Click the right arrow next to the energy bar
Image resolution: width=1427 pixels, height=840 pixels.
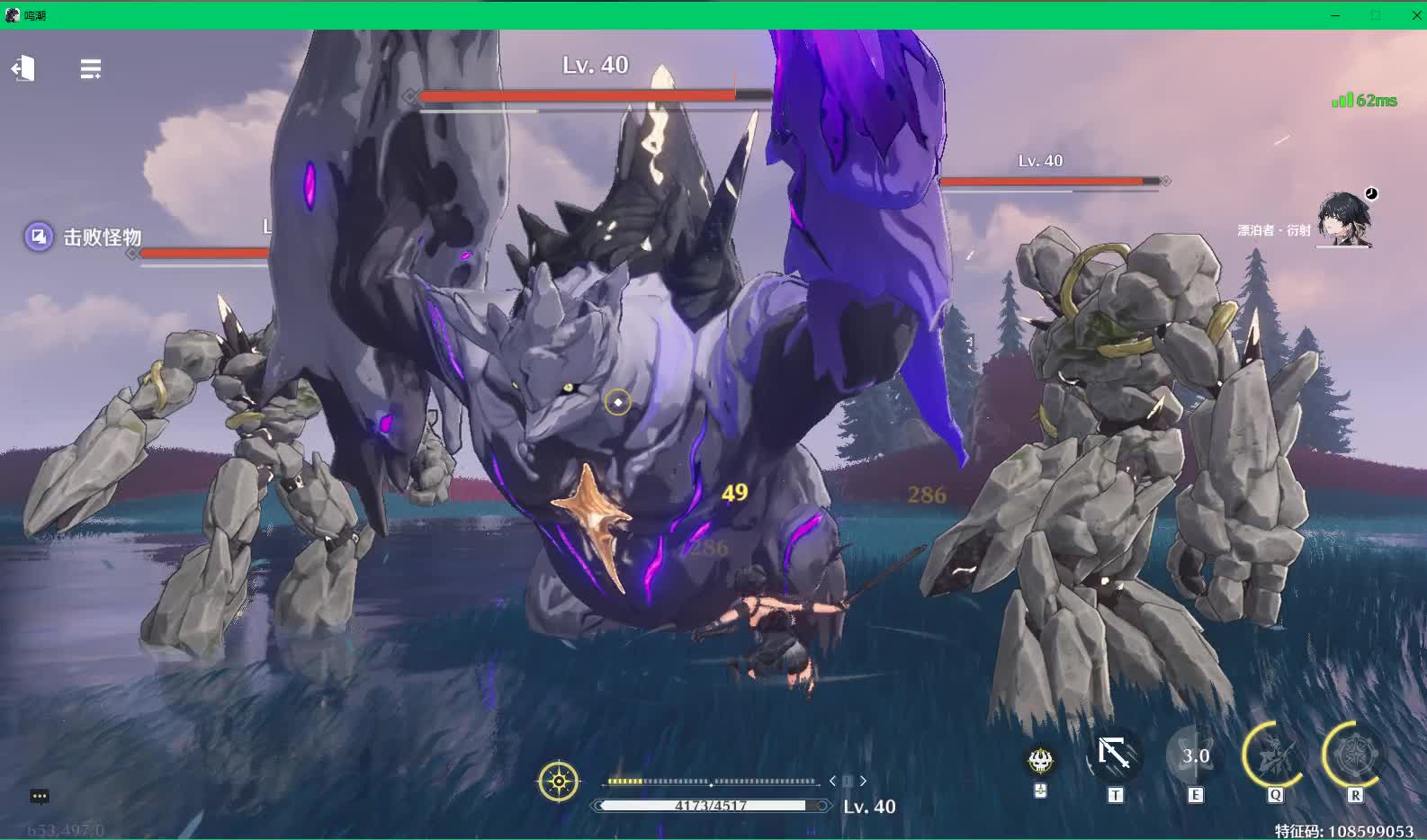coord(864,782)
